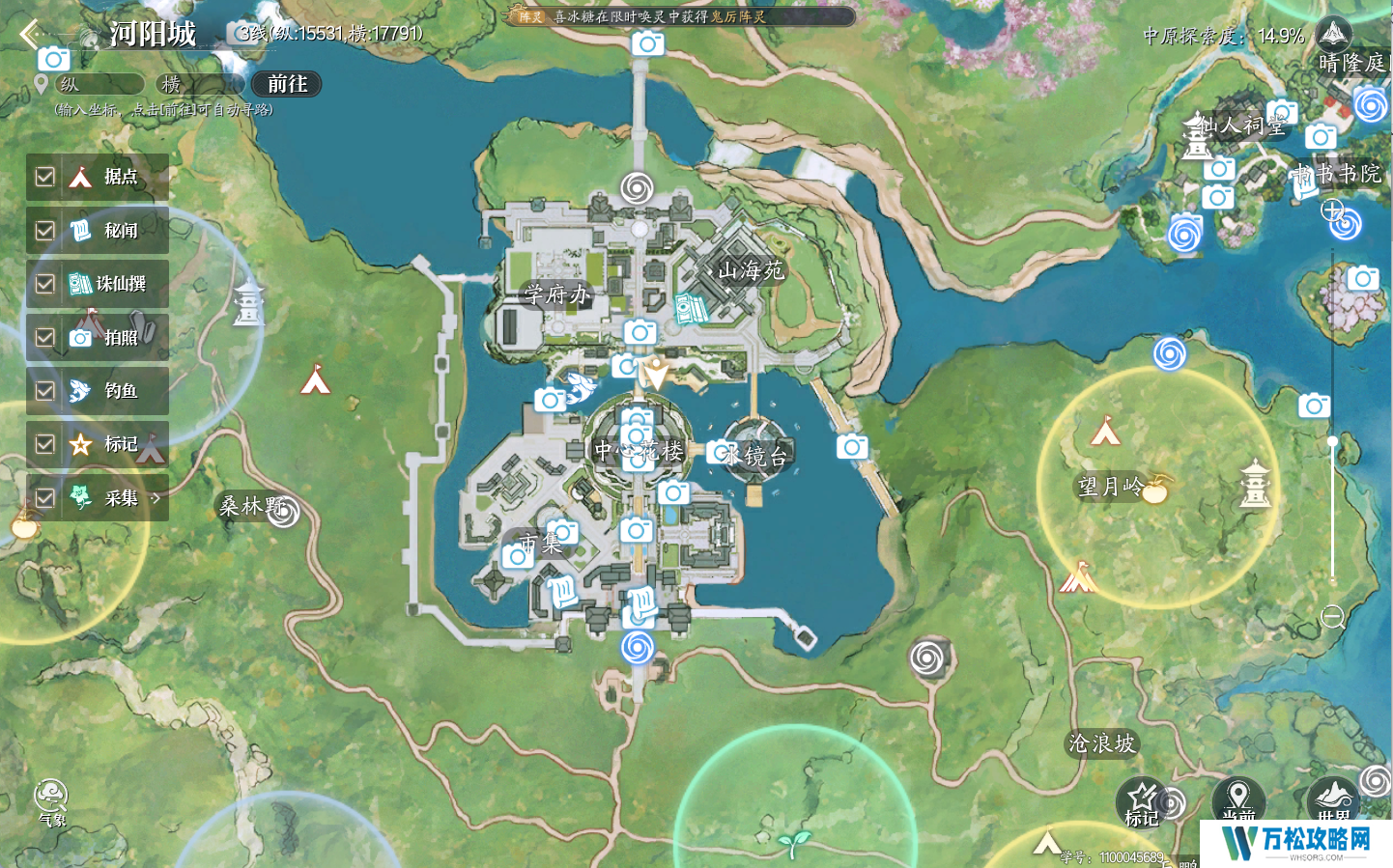Toggle the 诛仙撰 filter checkbox
The height and width of the screenshot is (868, 1393).
(44, 284)
